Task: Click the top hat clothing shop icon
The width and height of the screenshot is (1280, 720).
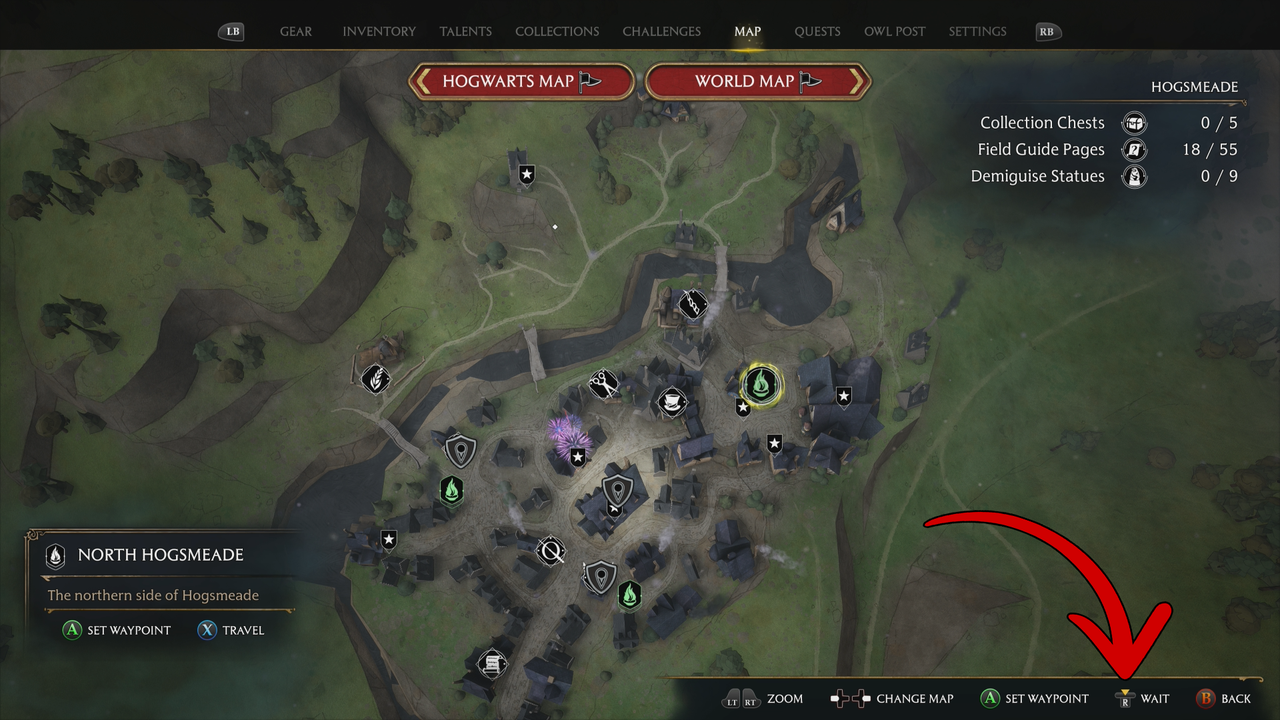Action: (671, 402)
